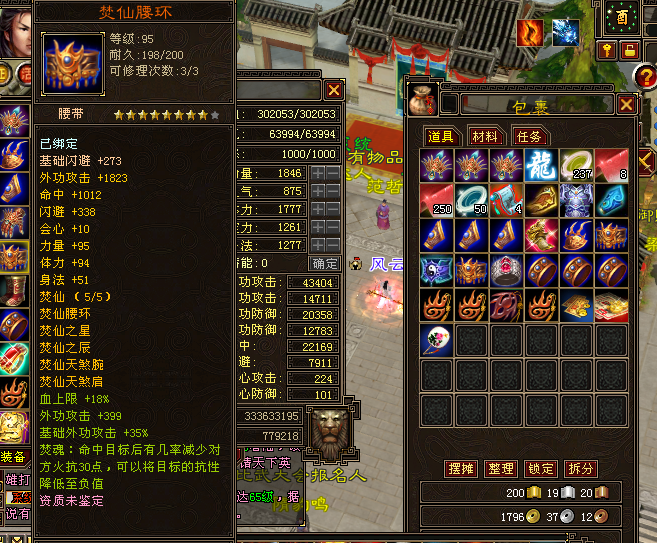Click the yin-yang item in the bag
Screen dimensions: 657x543
437,270
